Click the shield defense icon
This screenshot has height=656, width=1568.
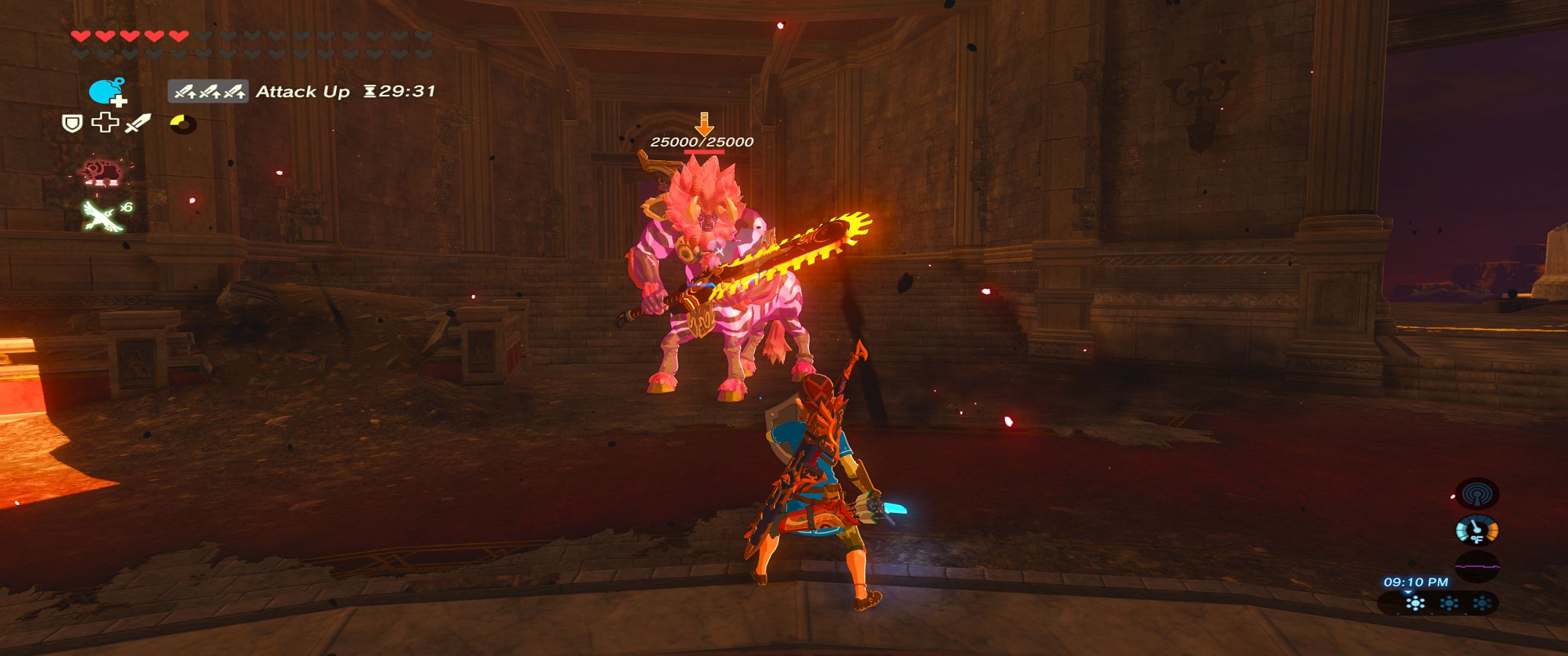[x=72, y=125]
